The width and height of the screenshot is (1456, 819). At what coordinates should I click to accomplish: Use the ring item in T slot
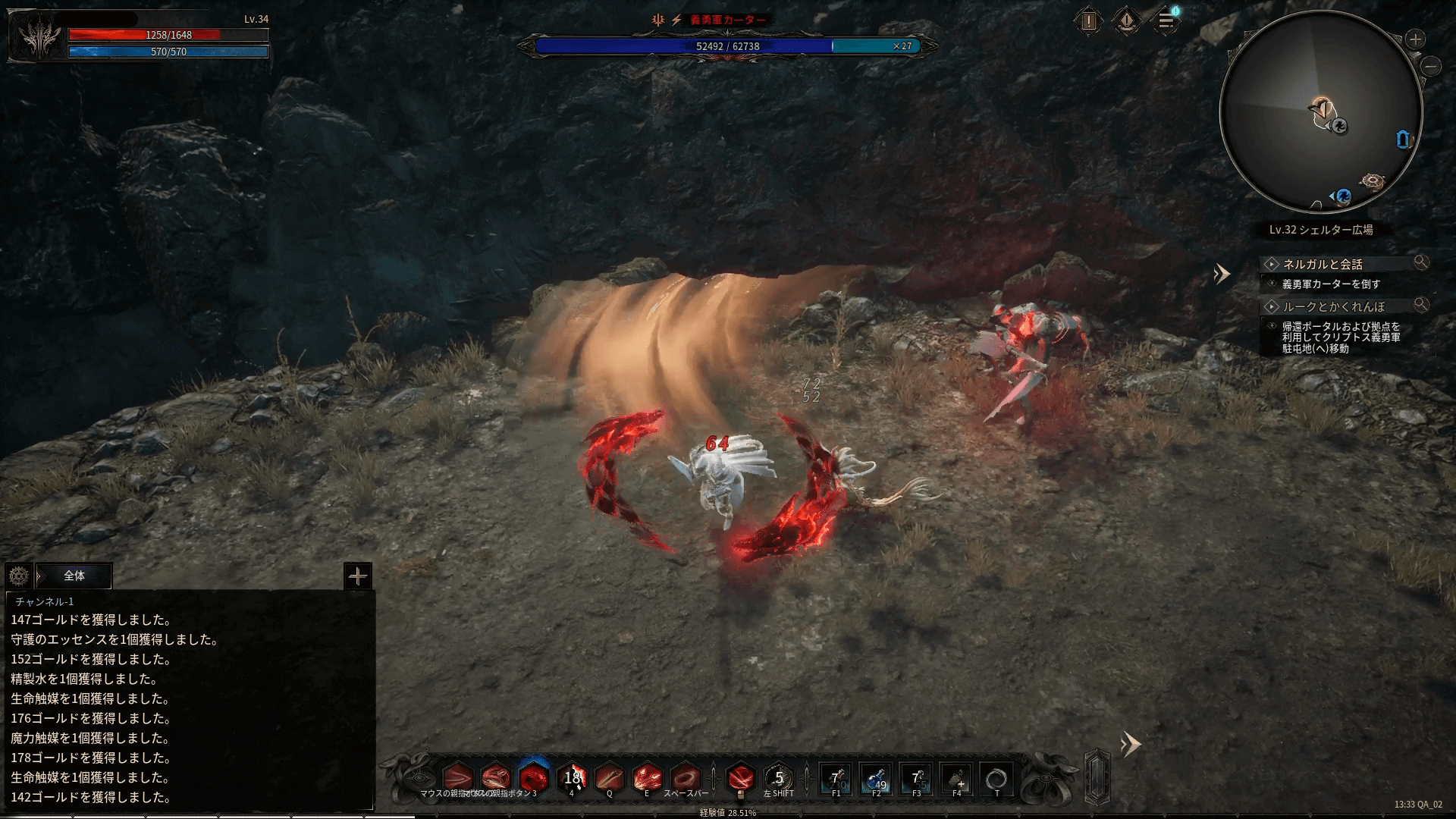[x=996, y=779]
